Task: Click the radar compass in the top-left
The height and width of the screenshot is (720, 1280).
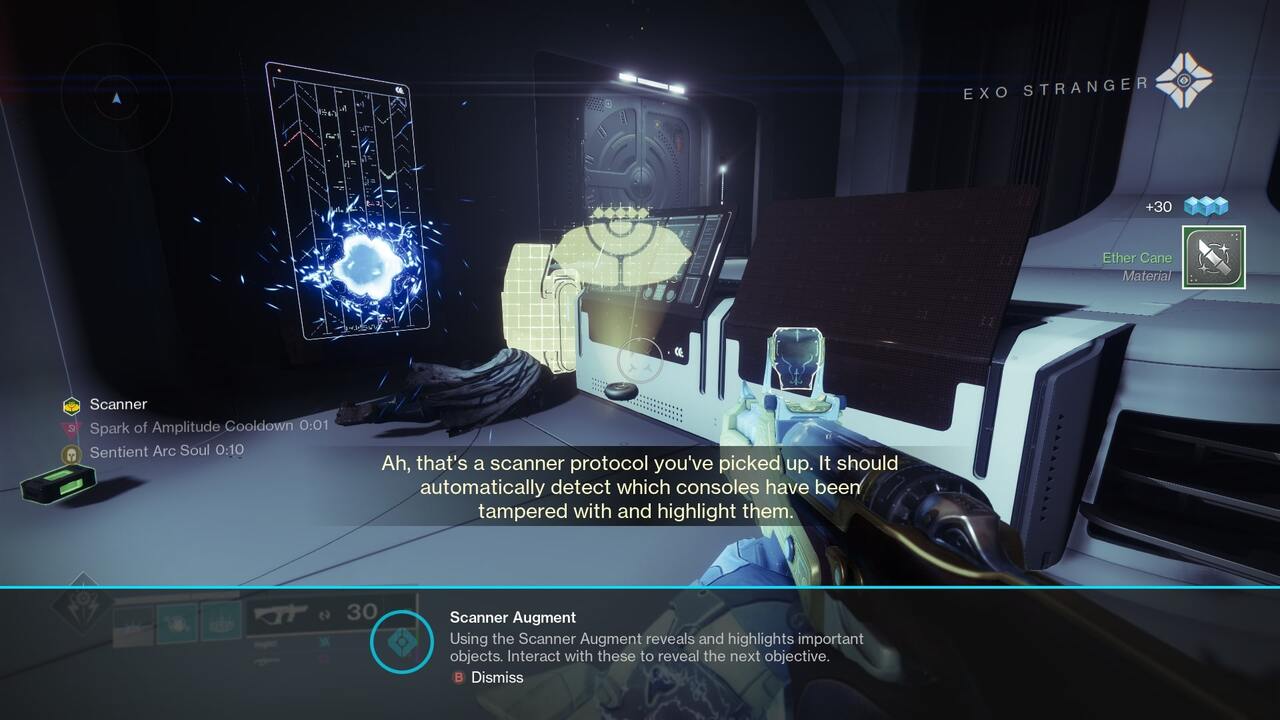Action: 117,100
